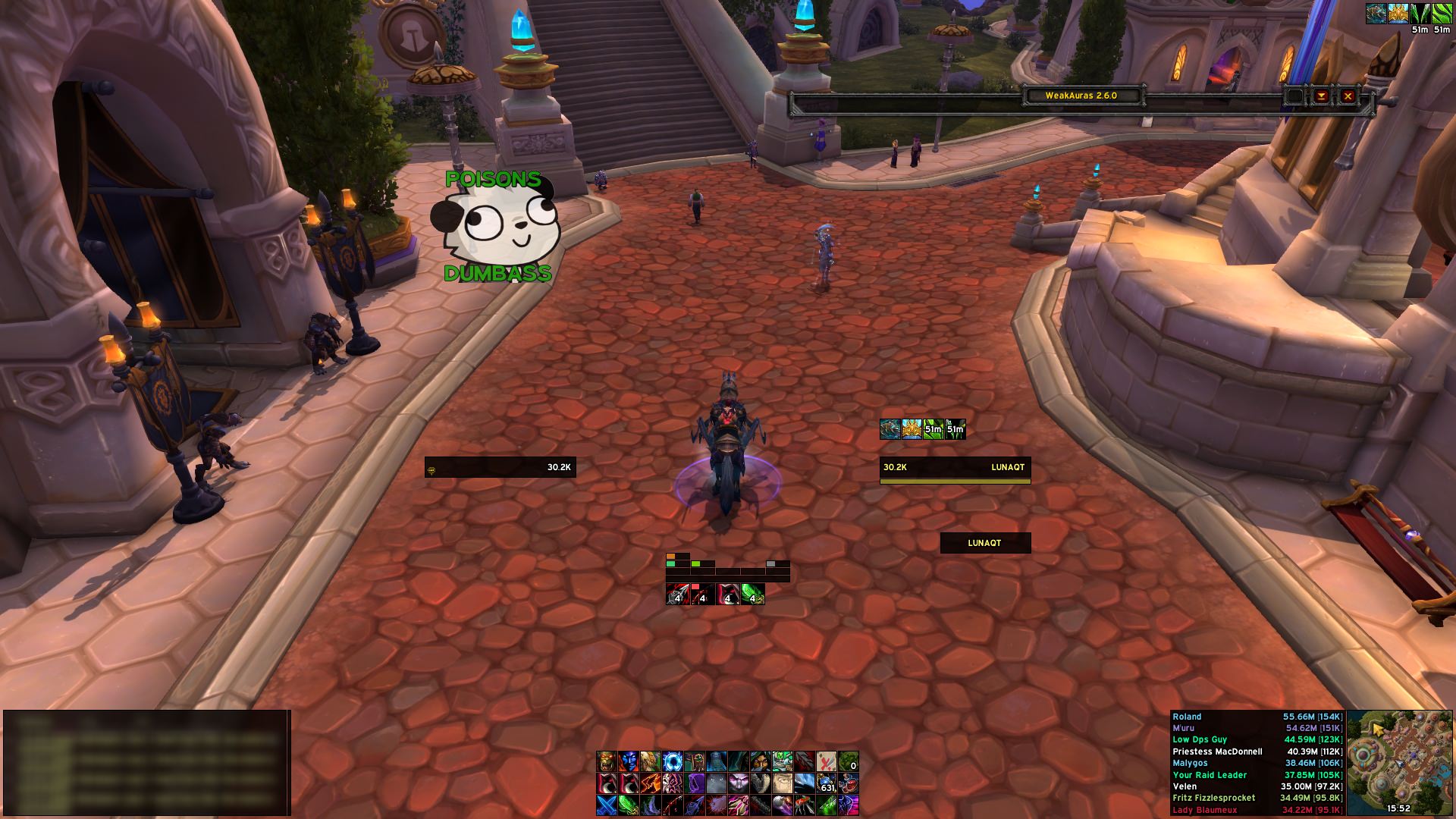This screenshot has height=819, width=1456.
Task: Use the treasure map with red X
Action: coord(827,761)
